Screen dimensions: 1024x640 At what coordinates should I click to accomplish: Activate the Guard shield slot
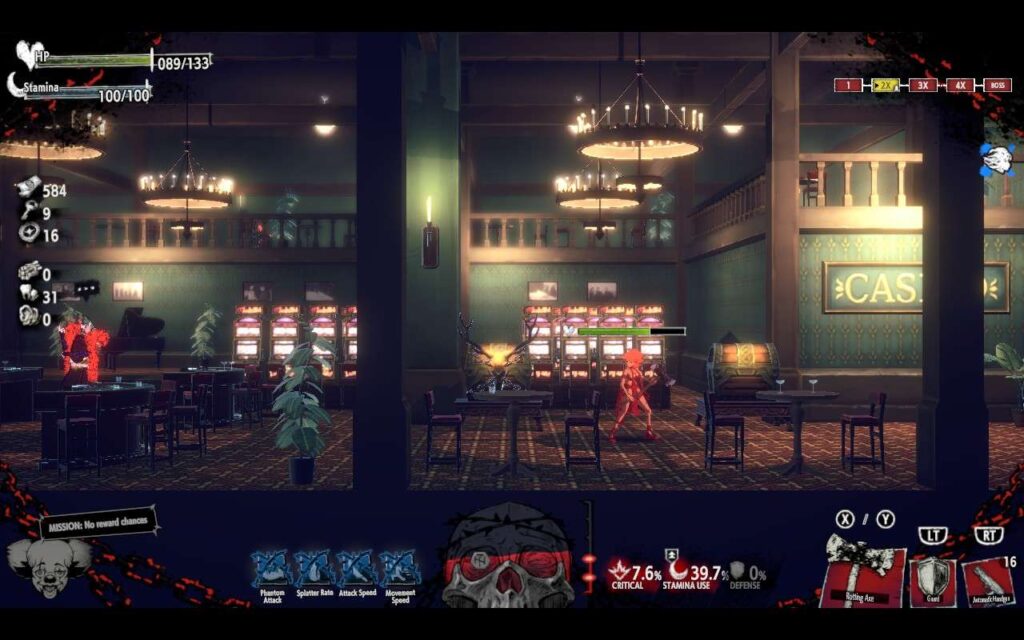[931, 579]
